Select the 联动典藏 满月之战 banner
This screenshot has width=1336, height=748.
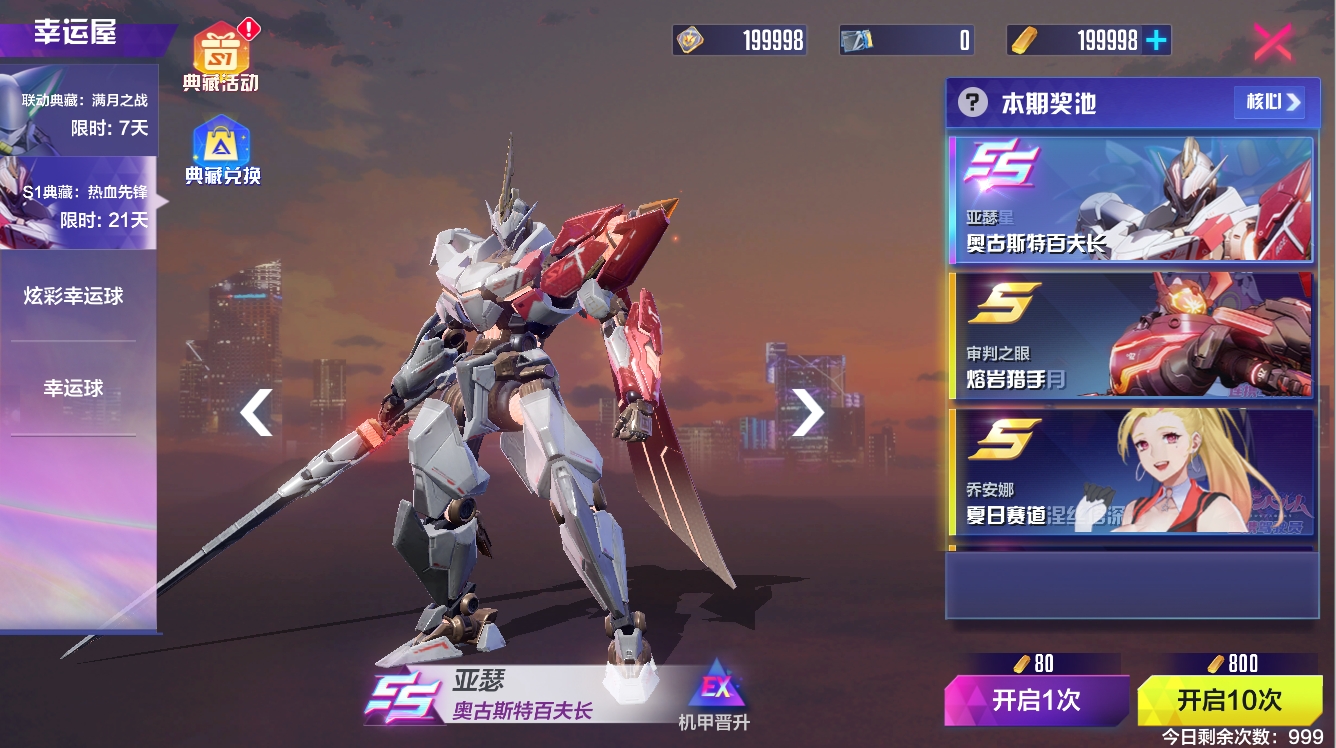tap(79, 112)
